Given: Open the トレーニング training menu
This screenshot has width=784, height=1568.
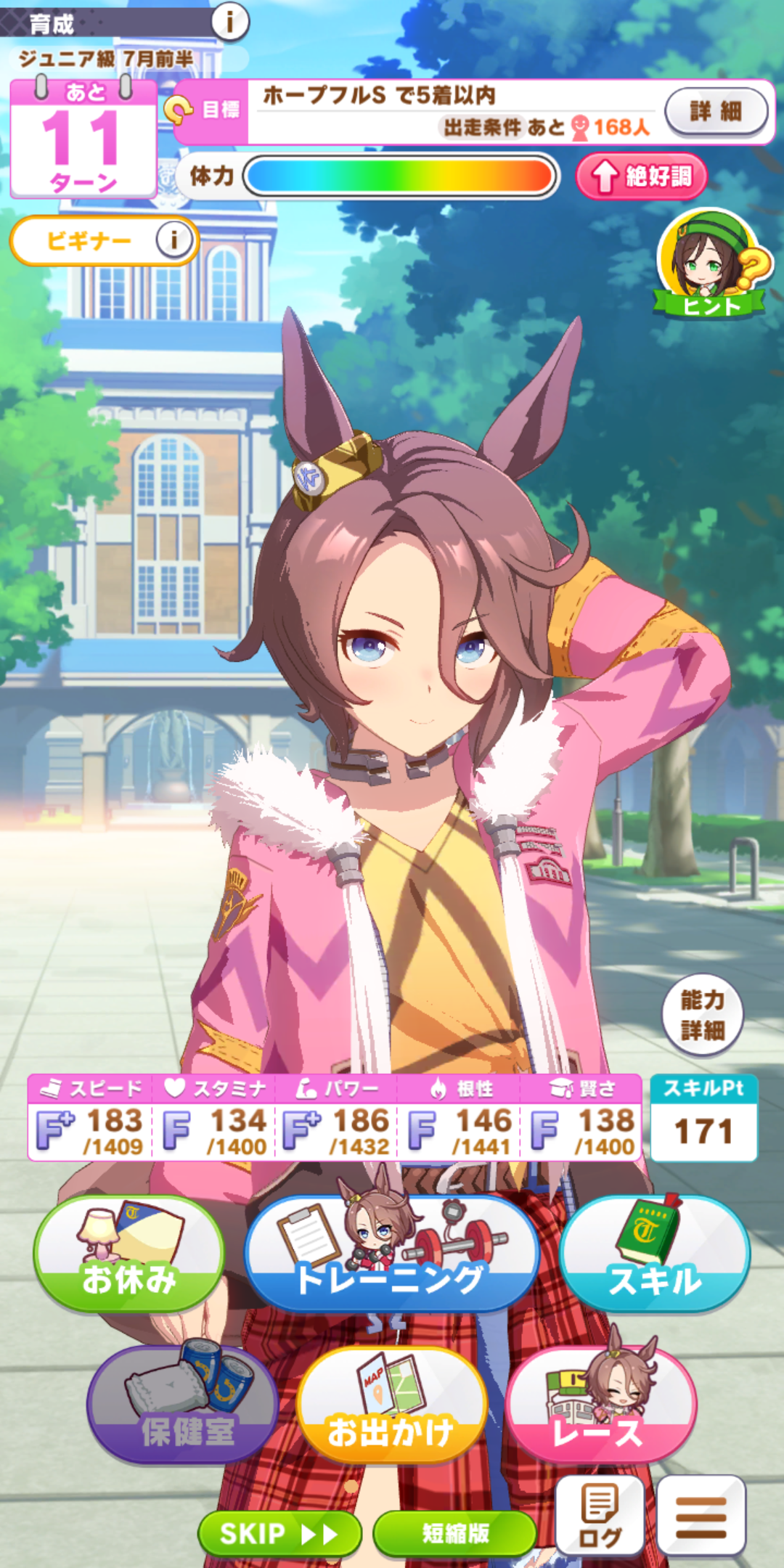Looking at the screenshot, I should point(391,1254).
